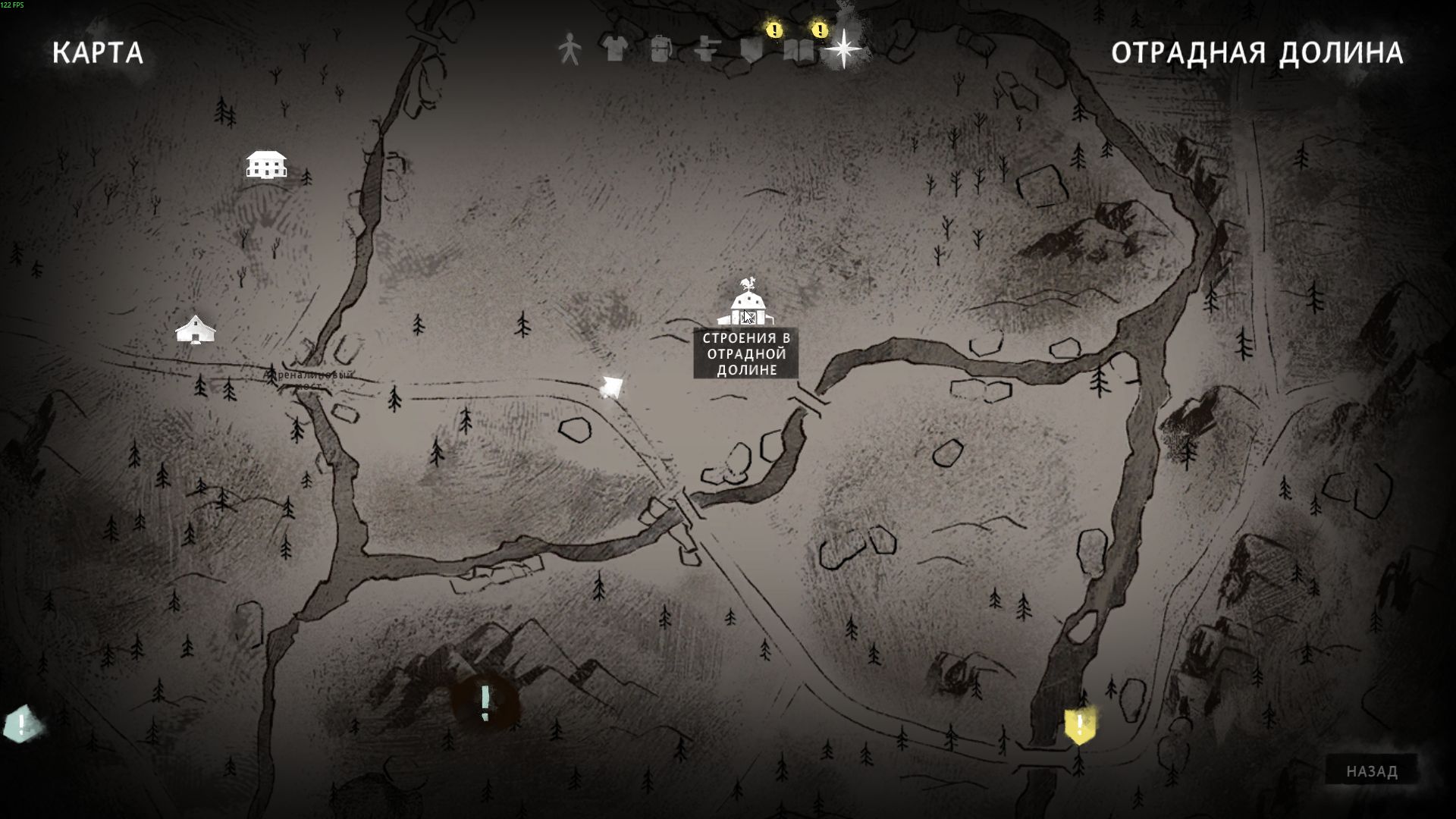Click the player position arrow
Image resolution: width=1456 pixels, height=819 pixels.
pyautogui.click(x=611, y=388)
